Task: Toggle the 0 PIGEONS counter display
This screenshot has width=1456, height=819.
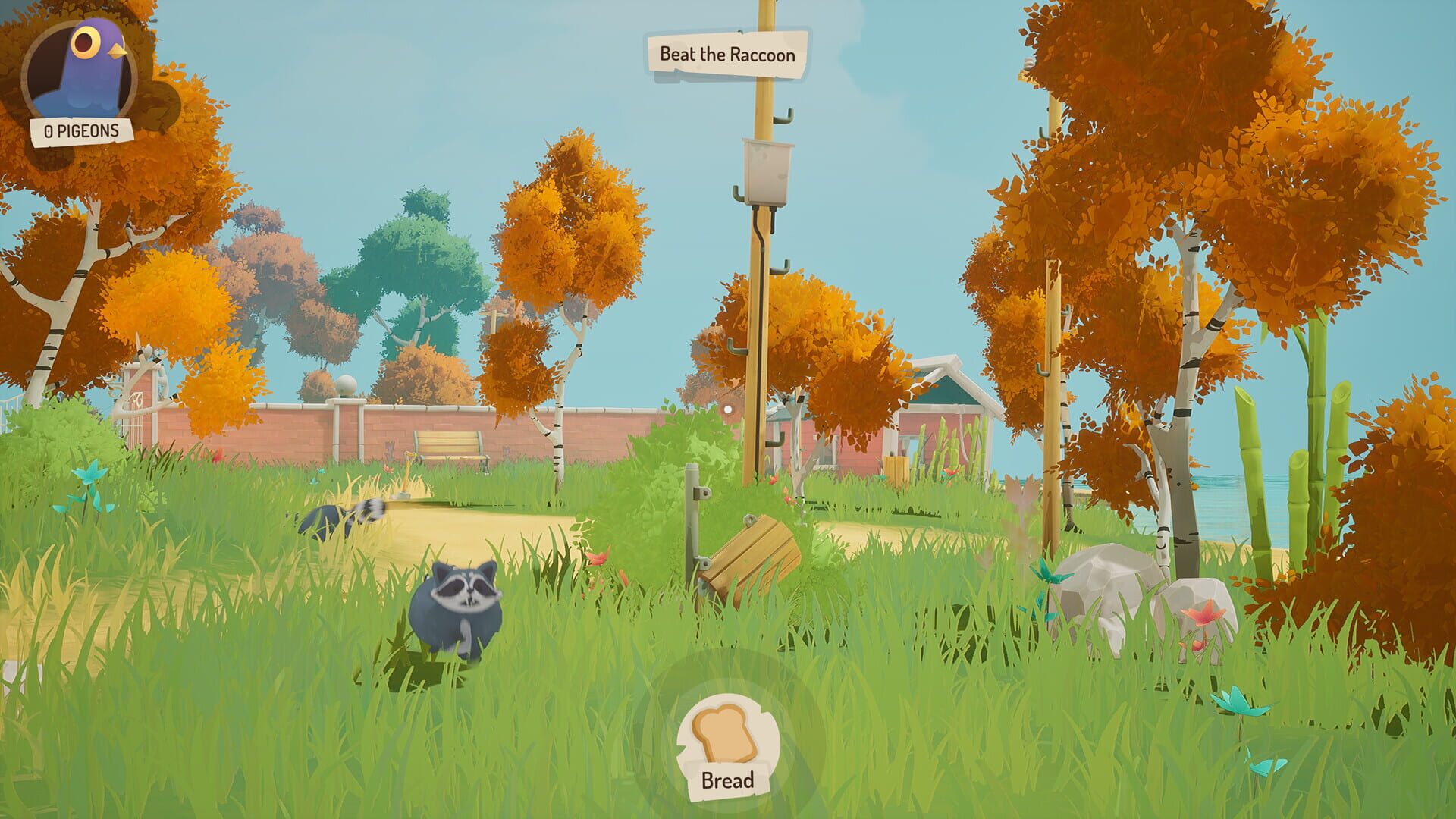Action: pos(81,131)
